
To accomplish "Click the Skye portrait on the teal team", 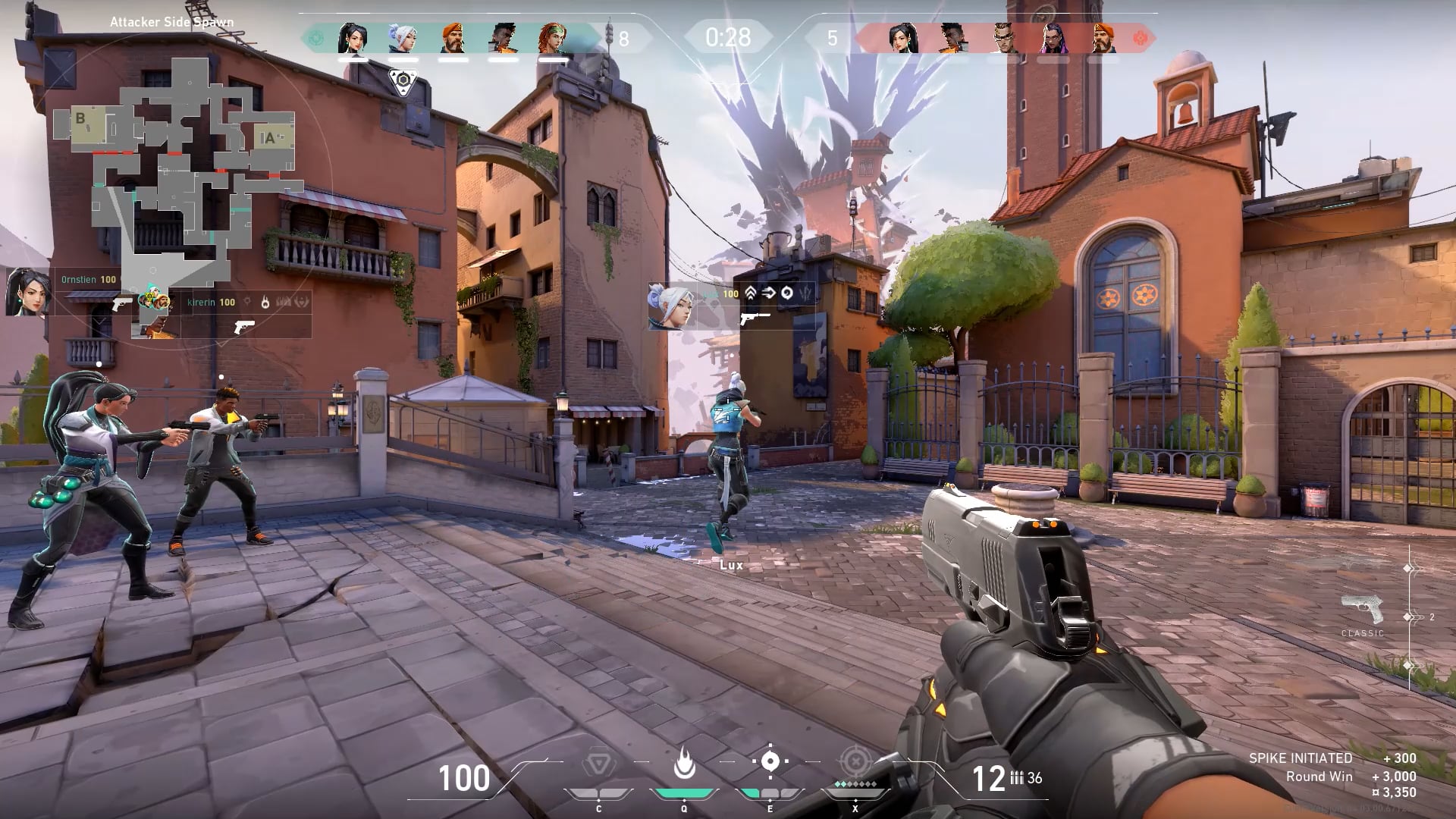I will 553,38.
